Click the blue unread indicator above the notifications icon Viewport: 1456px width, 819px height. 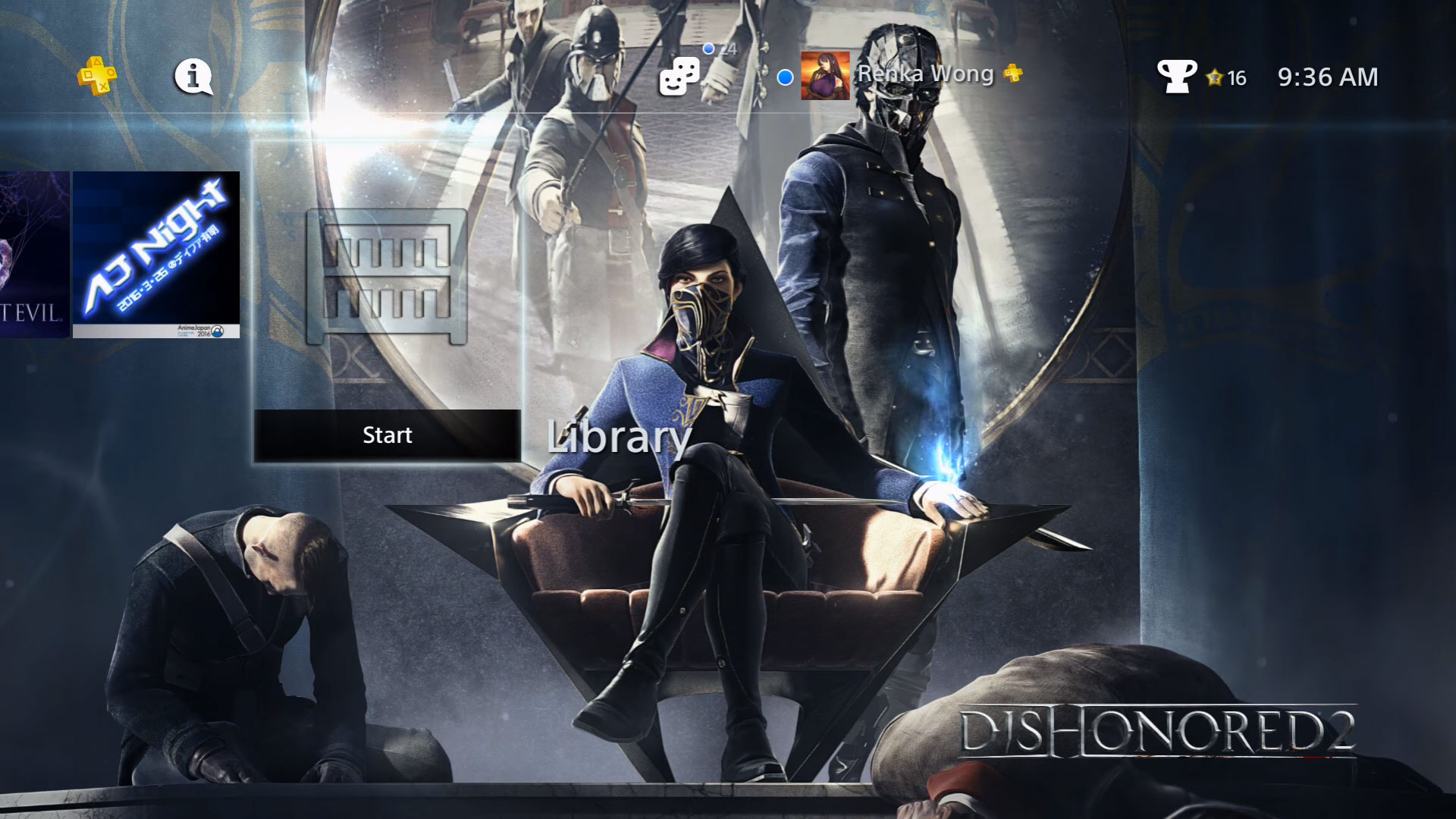tap(708, 48)
